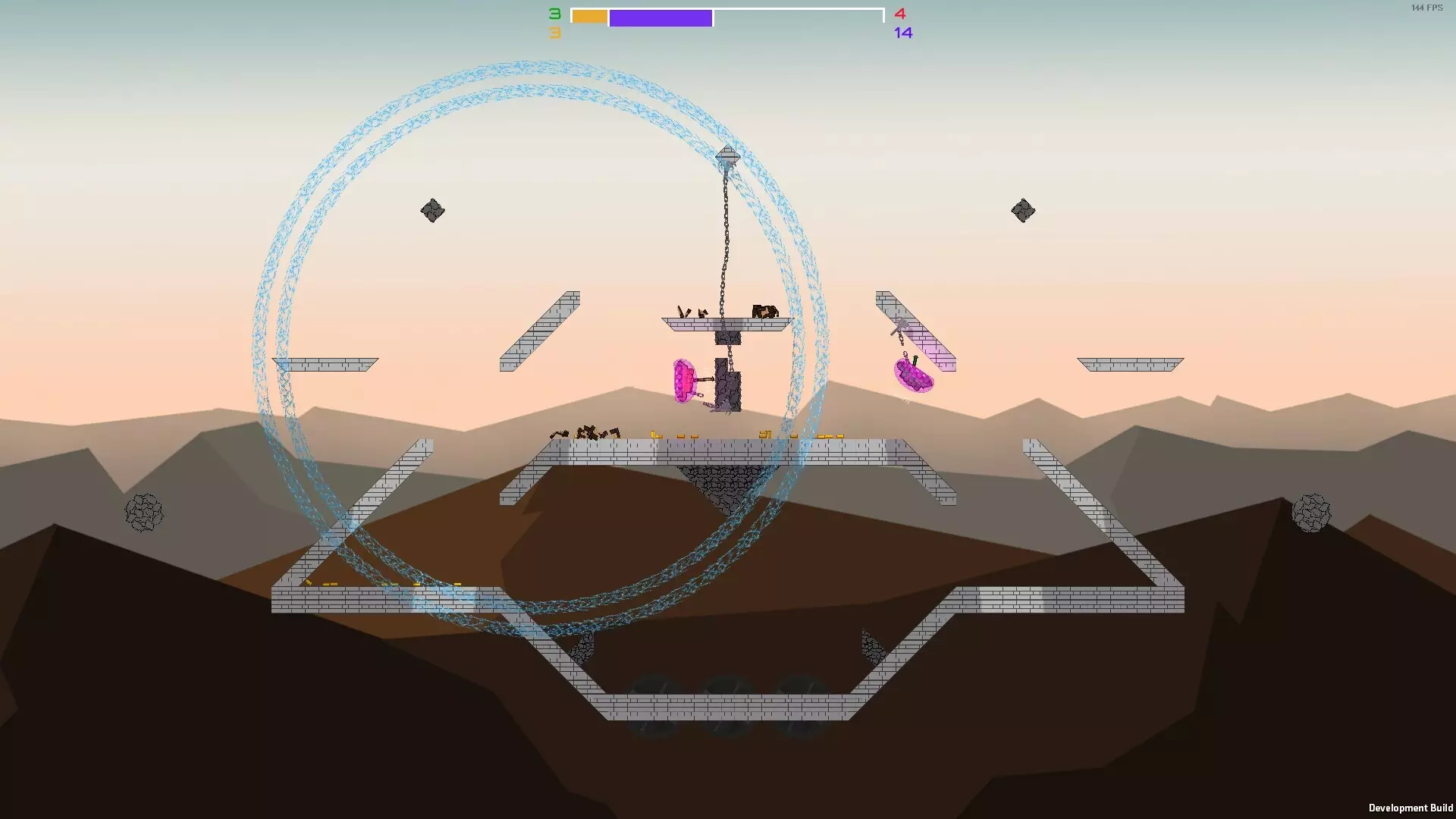Click the green score number 3
This screenshot has width=1456, height=819.
coord(554,13)
